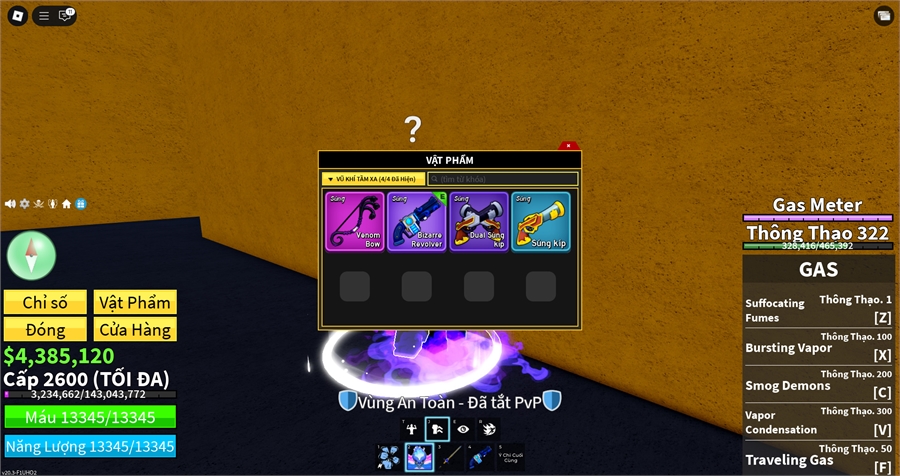Select the sword in hotbar slot 3

pyautogui.click(x=449, y=458)
